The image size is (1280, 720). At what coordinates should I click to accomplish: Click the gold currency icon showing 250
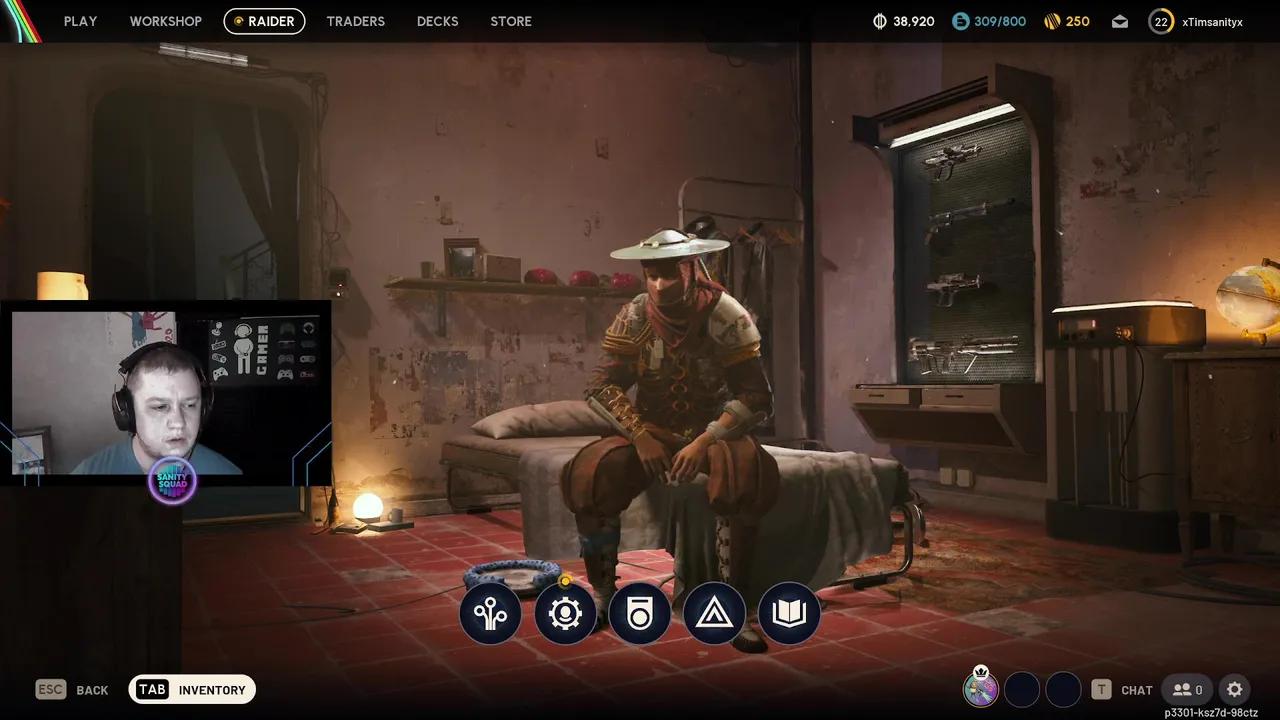(x=1052, y=21)
